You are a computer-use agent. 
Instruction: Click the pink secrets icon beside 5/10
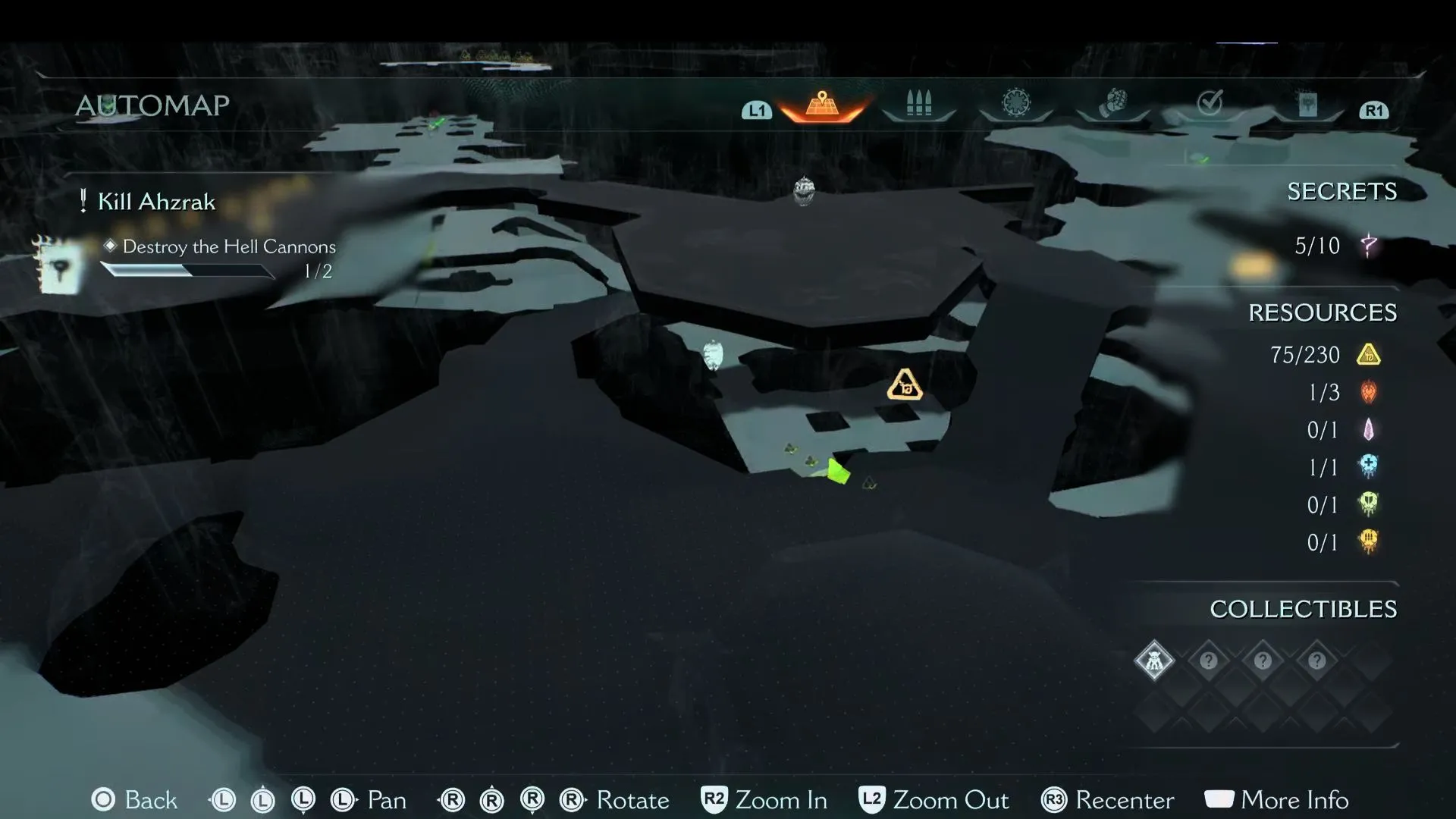1369,246
